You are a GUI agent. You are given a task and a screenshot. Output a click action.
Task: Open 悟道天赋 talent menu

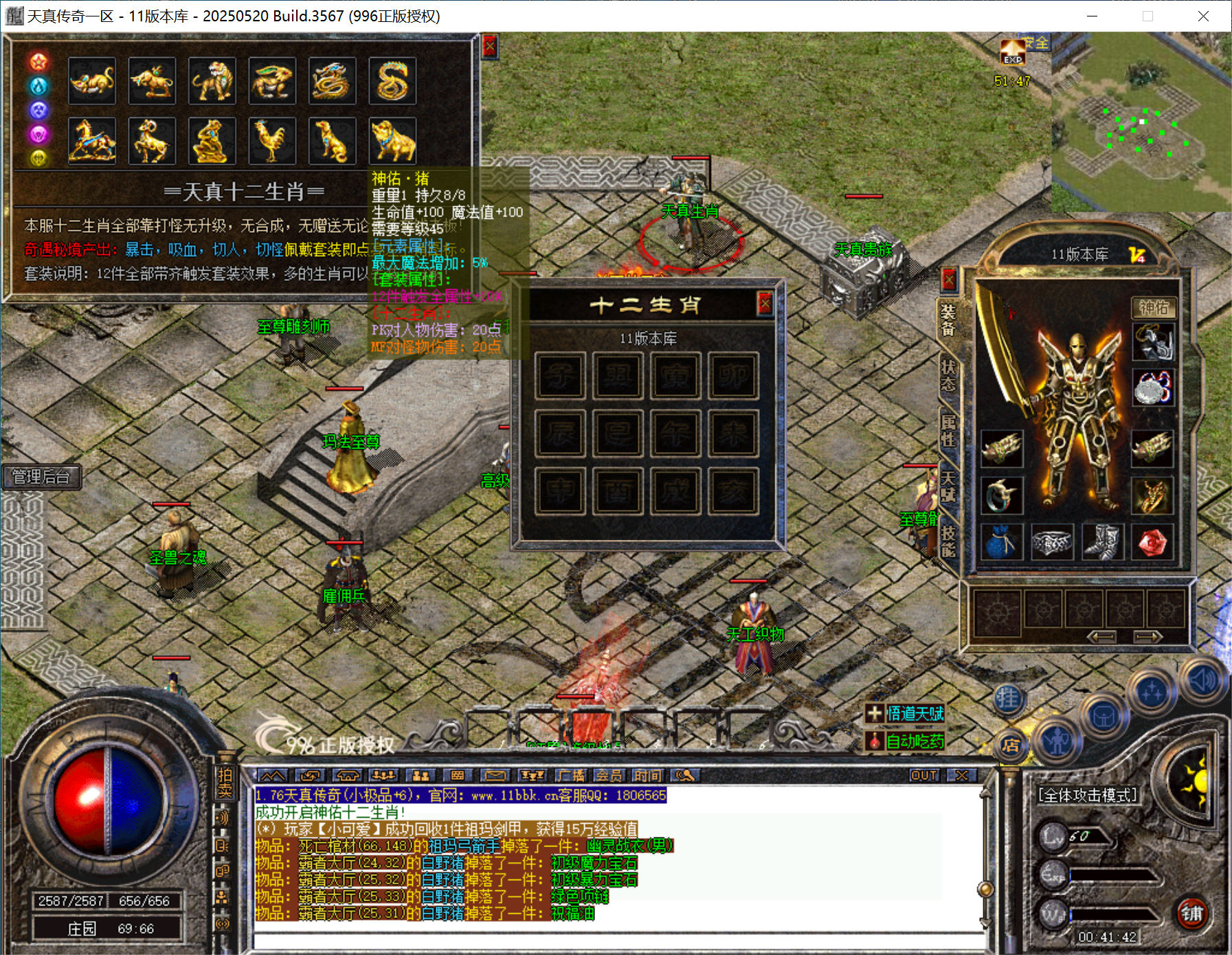tap(906, 714)
